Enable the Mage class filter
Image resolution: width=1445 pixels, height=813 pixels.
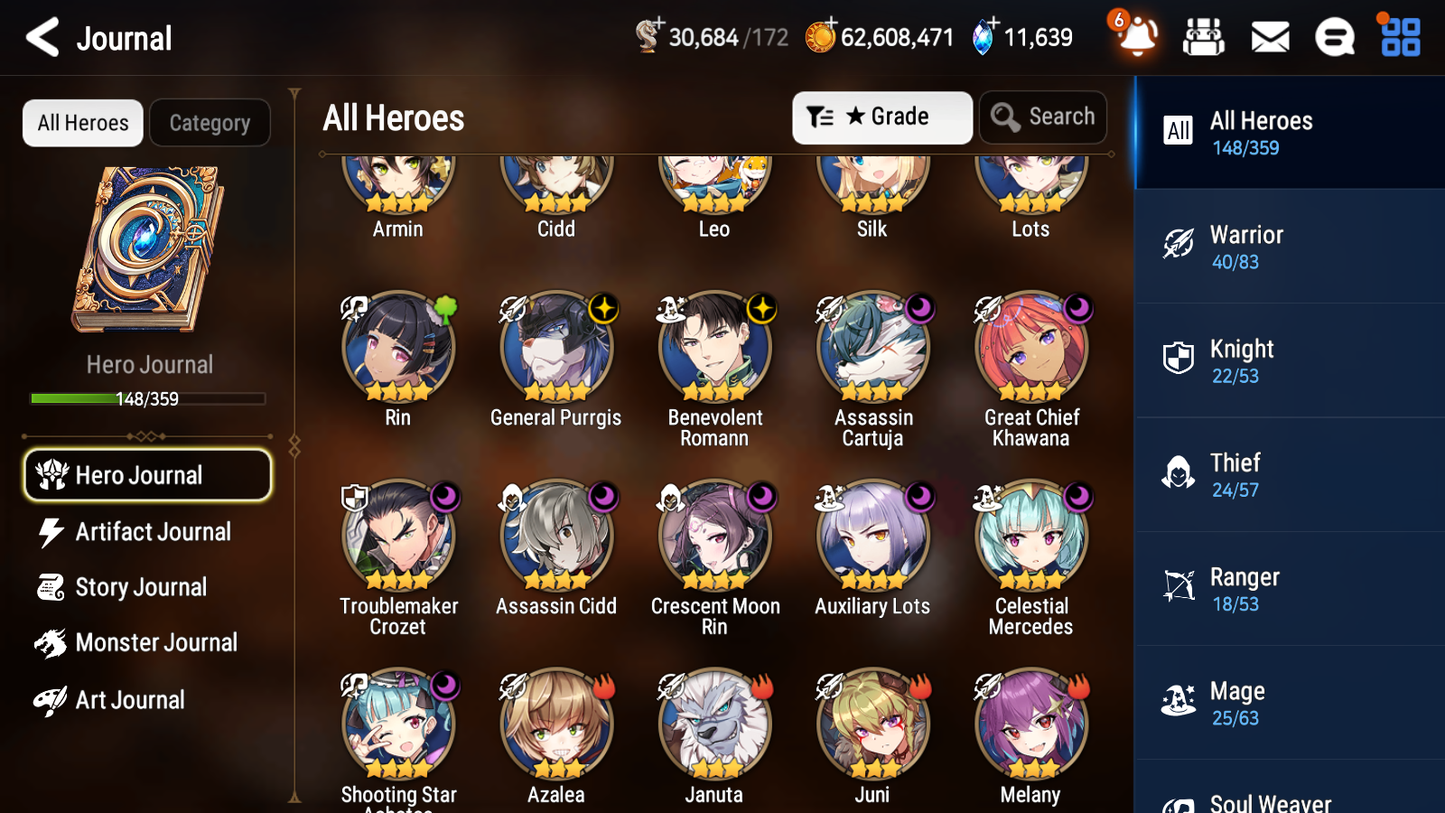pyautogui.click(x=1289, y=701)
